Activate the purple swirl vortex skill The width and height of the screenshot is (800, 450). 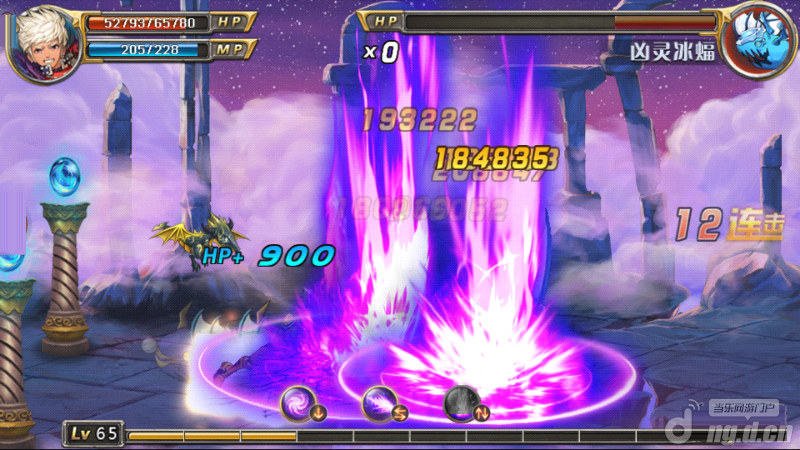click(x=299, y=402)
